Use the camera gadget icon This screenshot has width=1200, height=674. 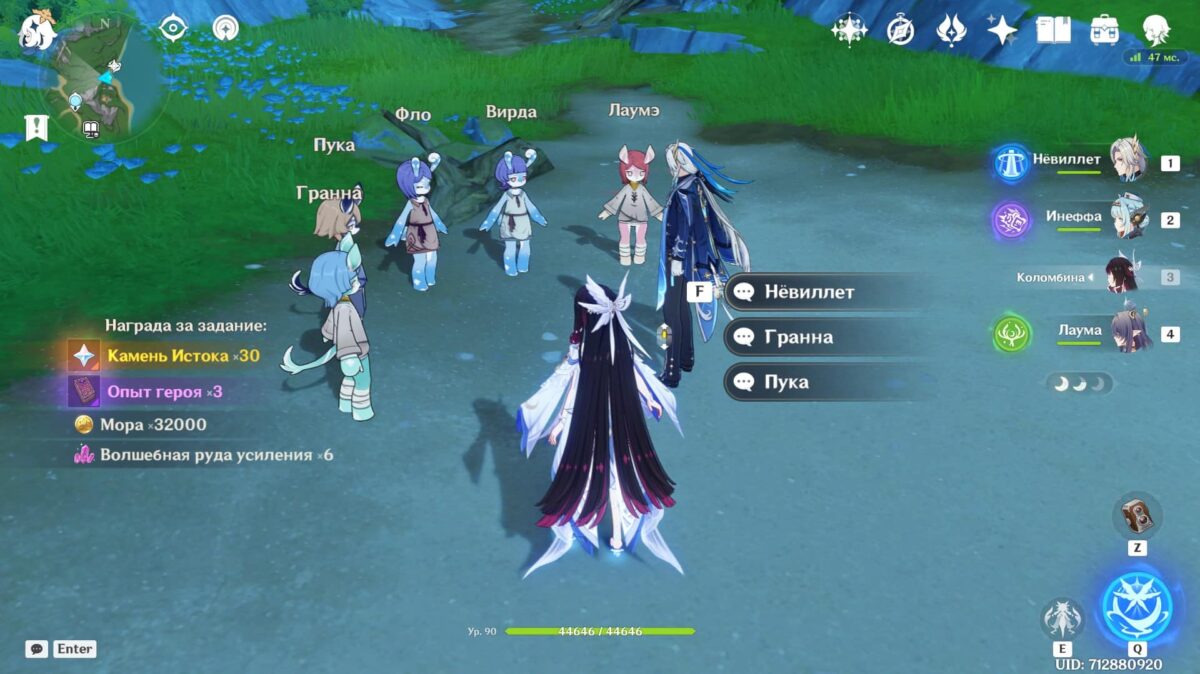pos(1137,515)
